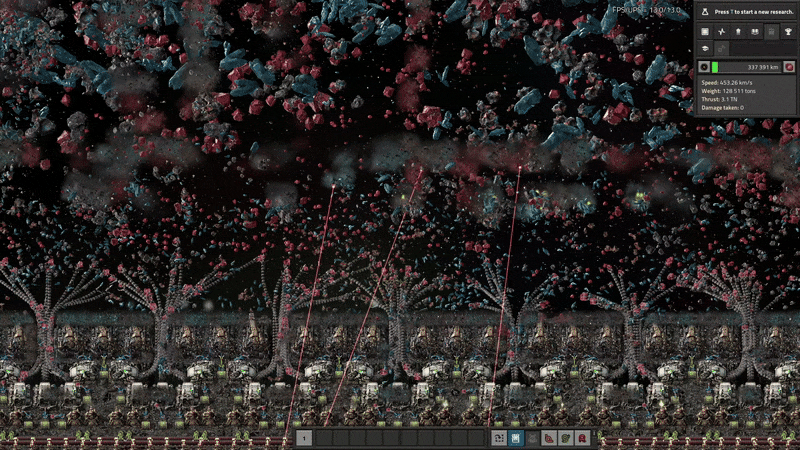Screen dimensions: 800x450
Task: Select the red destination planet icon
Action: click(789, 67)
